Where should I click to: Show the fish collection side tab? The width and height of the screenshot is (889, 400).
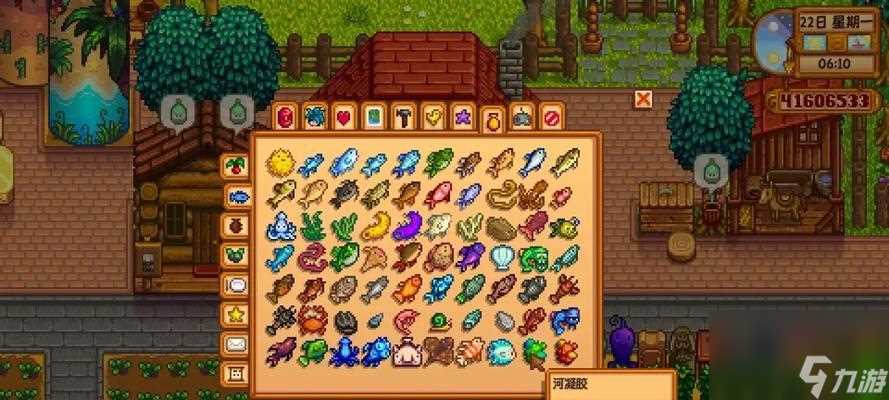pos(237,195)
